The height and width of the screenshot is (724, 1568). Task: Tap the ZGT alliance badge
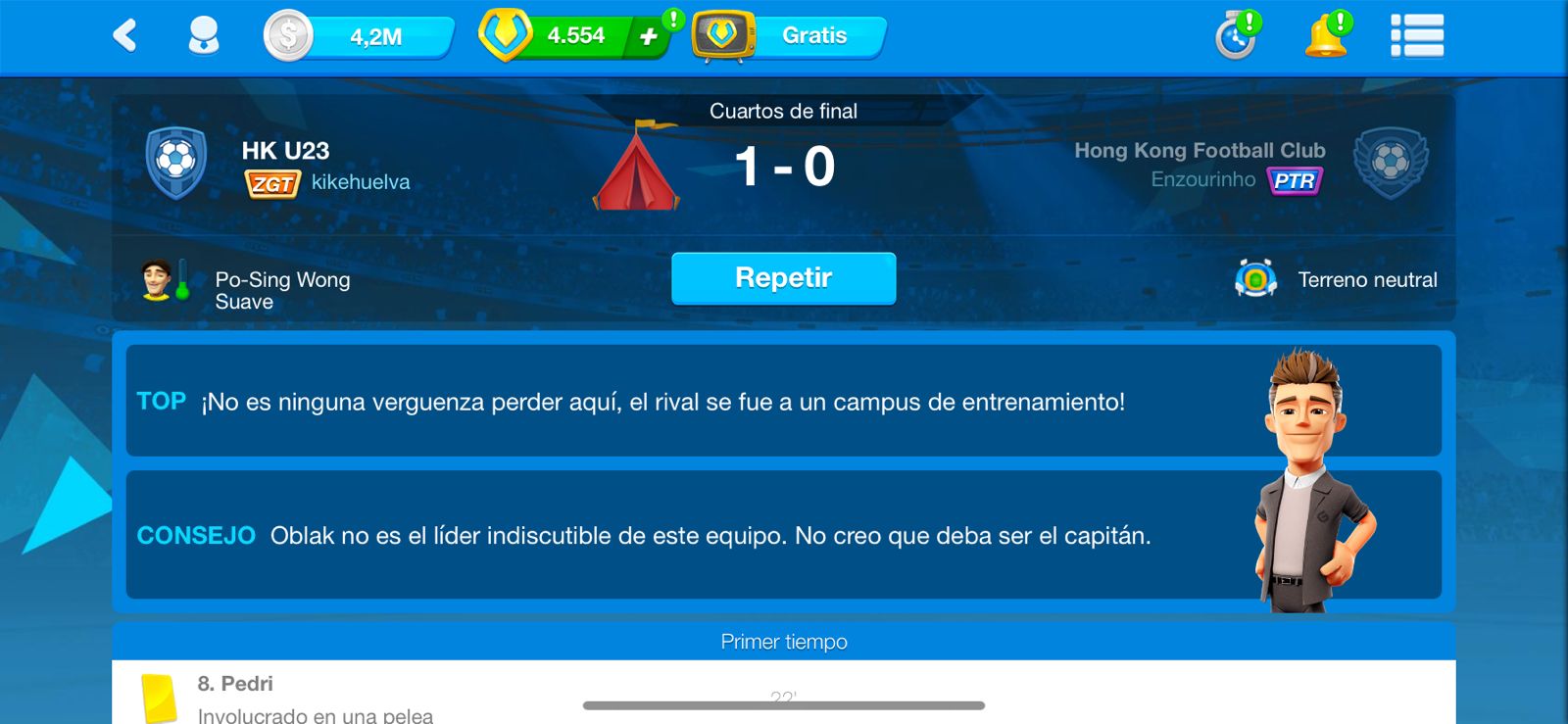[271, 183]
